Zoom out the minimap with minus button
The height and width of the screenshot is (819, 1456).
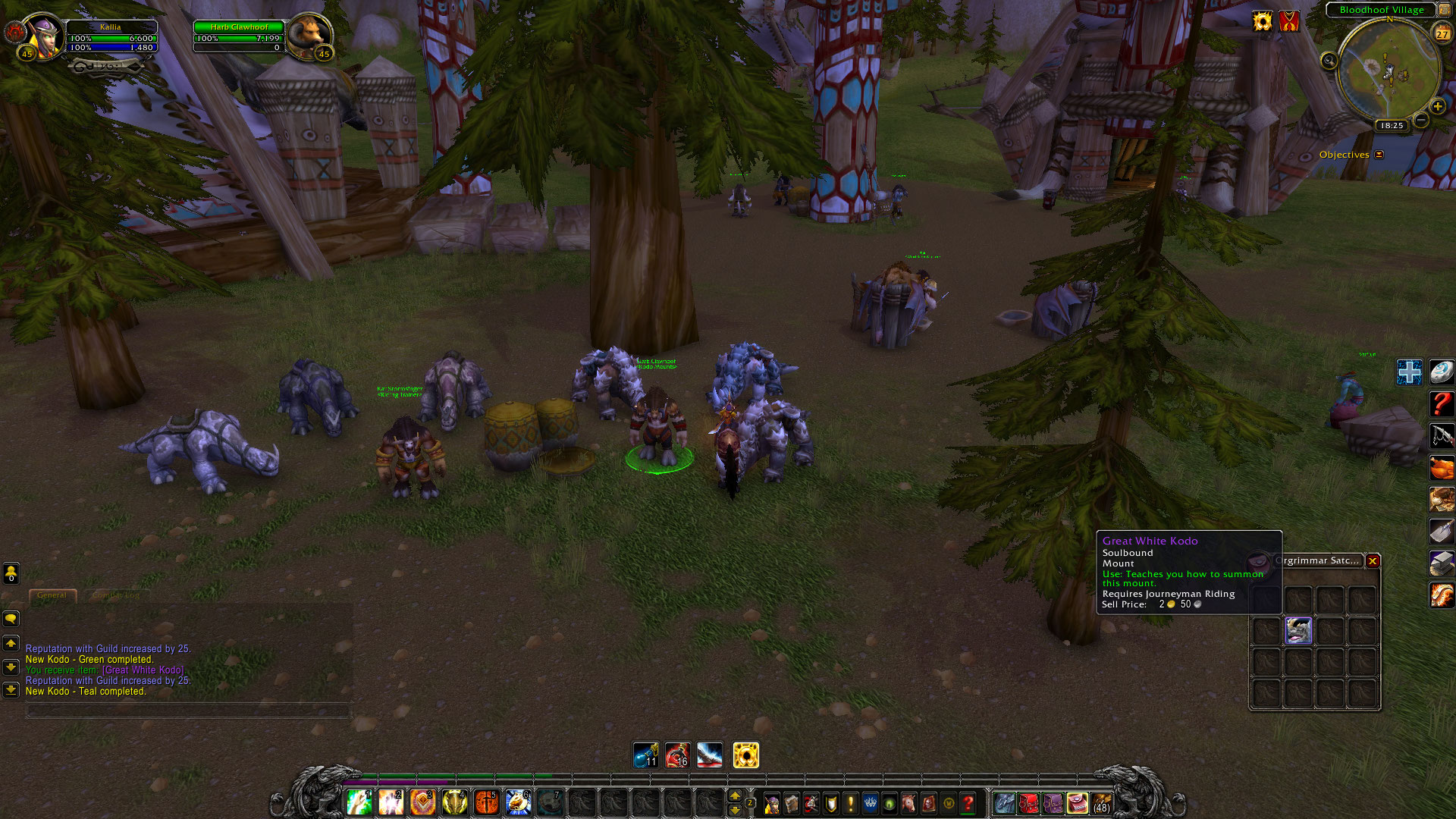pyautogui.click(x=1421, y=120)
